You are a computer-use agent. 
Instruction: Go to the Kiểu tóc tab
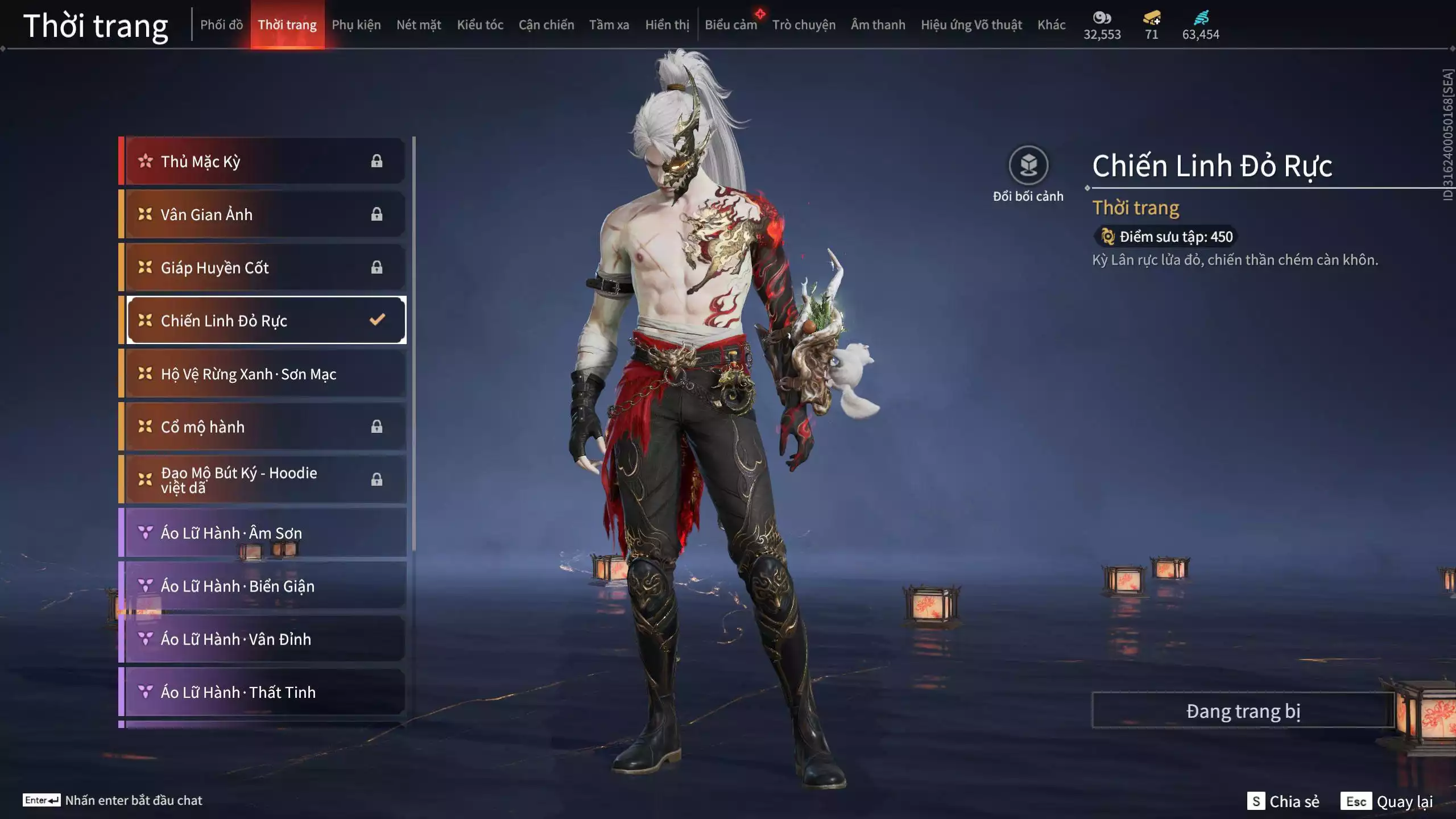click(x=480, y=25)
